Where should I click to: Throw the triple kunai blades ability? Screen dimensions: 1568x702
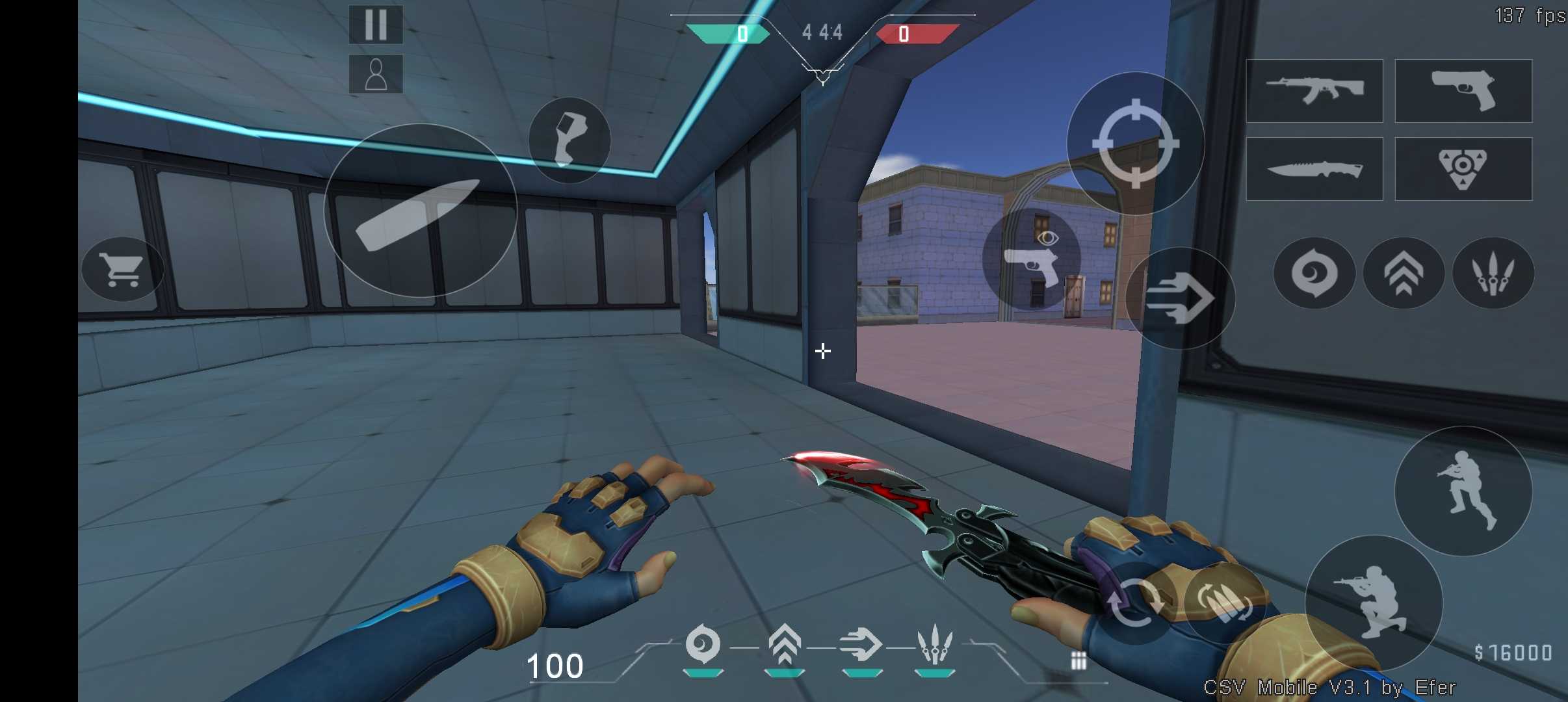tap(1493, 273)
